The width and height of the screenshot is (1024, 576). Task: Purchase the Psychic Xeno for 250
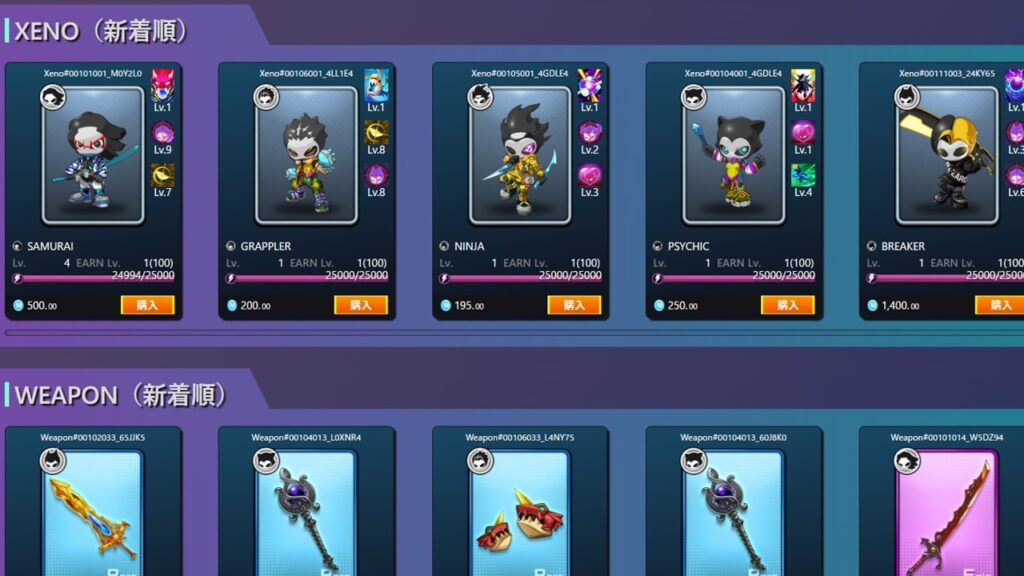pos(788,305)
